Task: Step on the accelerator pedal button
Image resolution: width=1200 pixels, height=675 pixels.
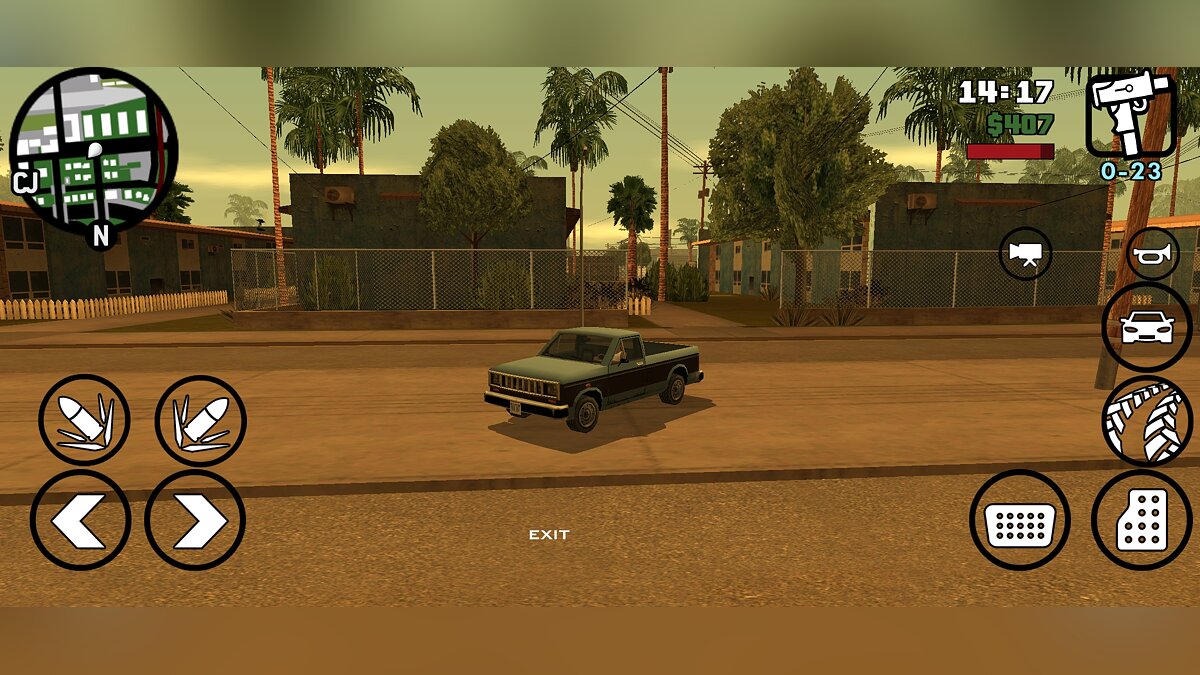Action: pos(1141,520)
